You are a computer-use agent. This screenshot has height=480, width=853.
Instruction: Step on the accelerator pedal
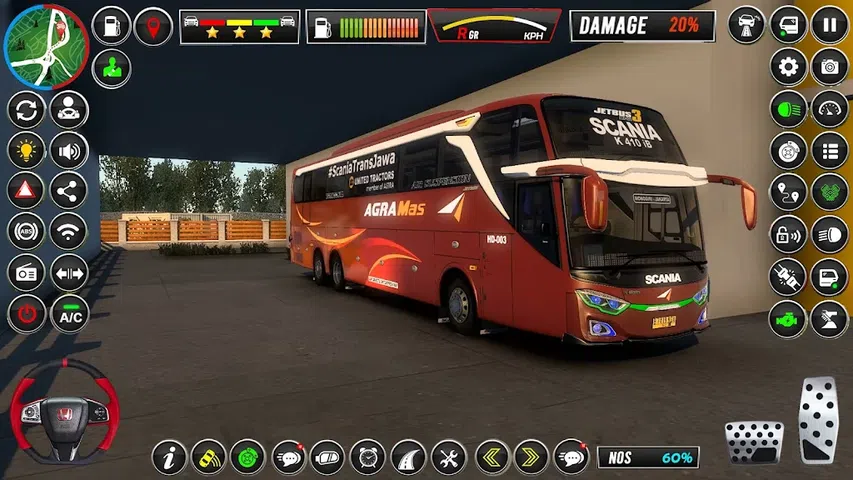[x=817, y=419]
